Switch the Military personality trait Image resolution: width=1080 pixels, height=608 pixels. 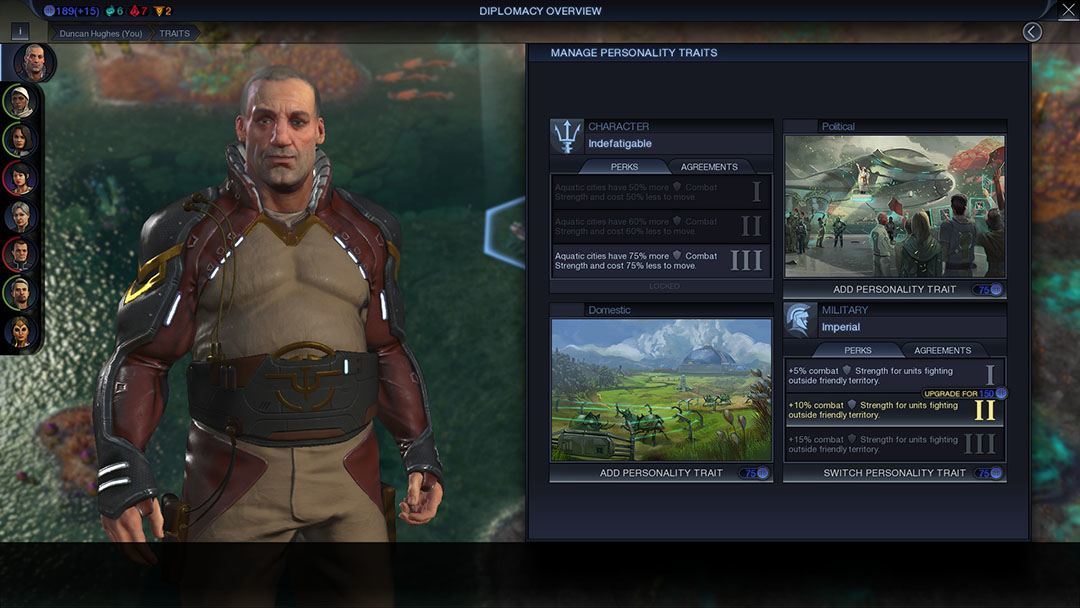coord(894,473)
